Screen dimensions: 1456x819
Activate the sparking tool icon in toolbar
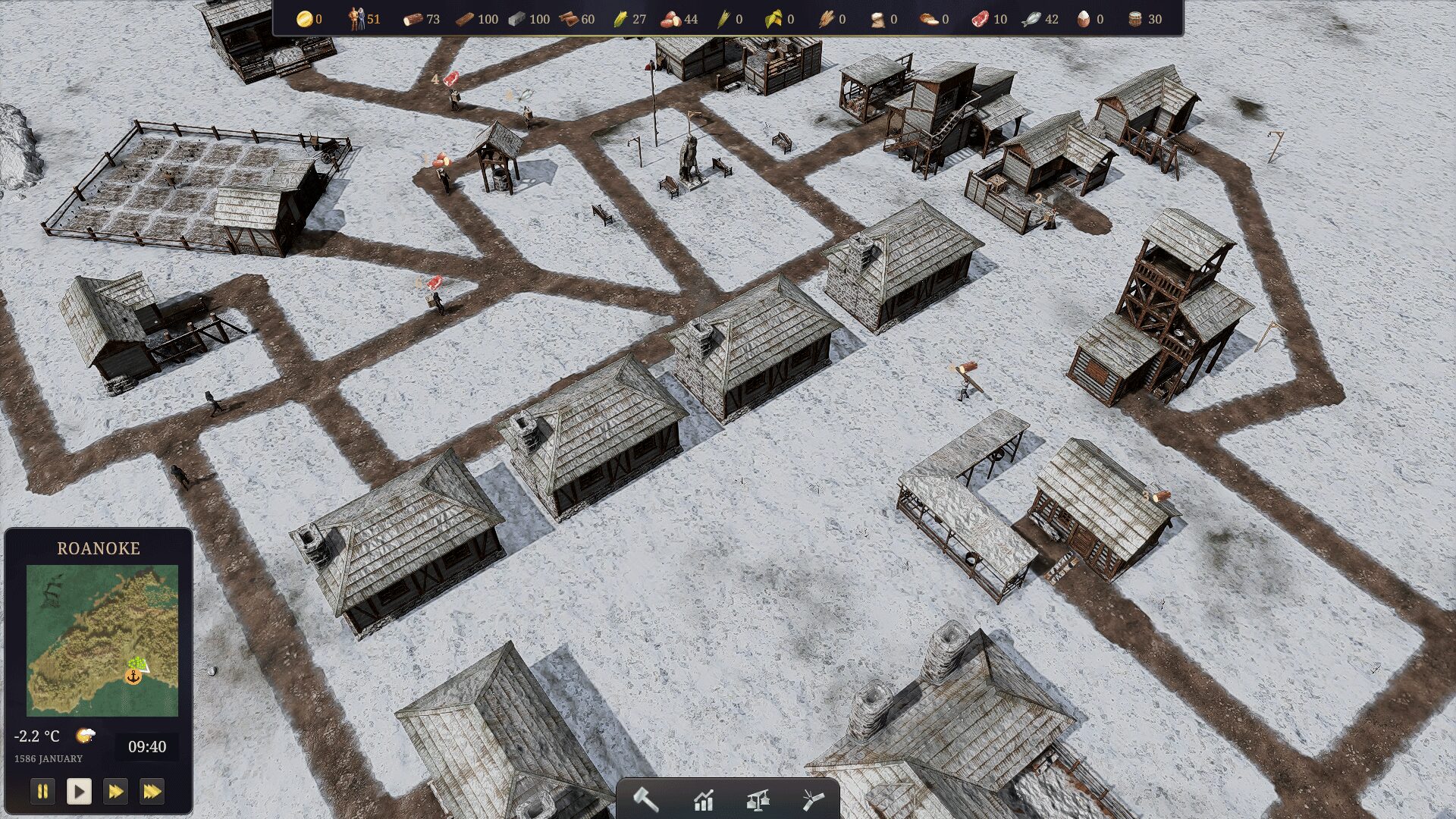[x=812, y=799]
